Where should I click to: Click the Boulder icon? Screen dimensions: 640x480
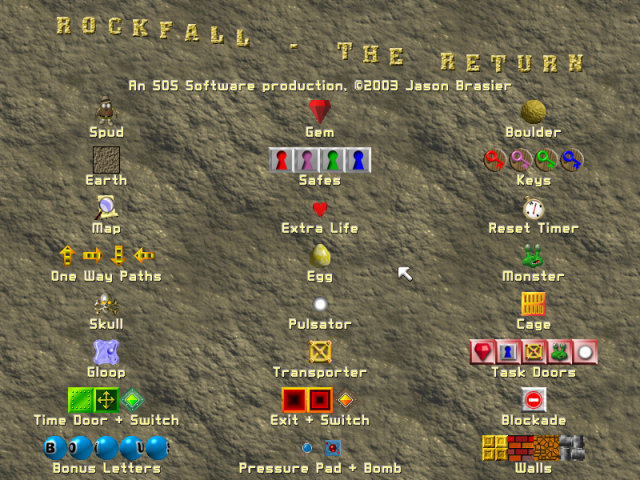533,111
